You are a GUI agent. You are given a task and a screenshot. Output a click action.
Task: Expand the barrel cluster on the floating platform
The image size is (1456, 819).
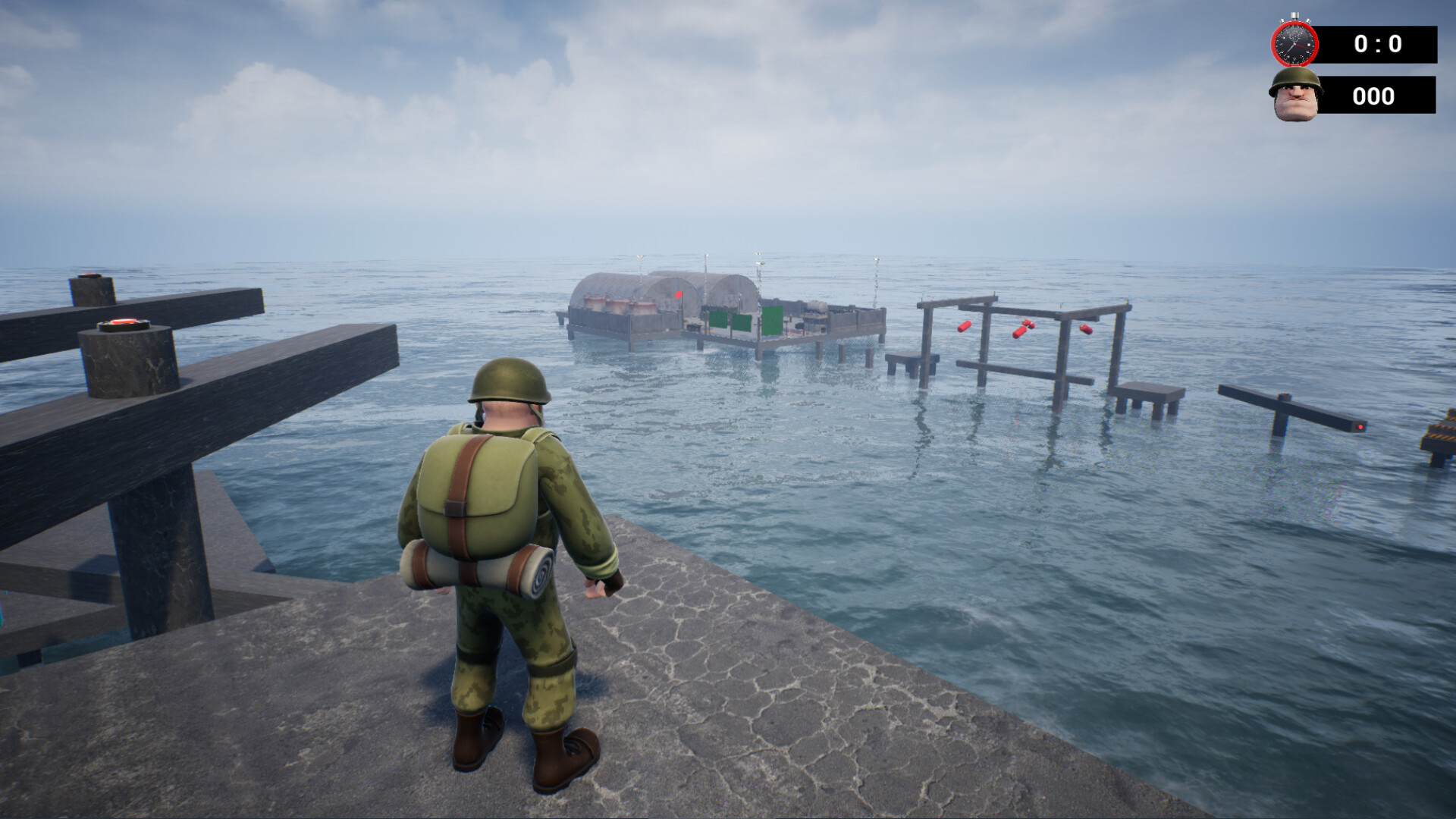point(614,305)
